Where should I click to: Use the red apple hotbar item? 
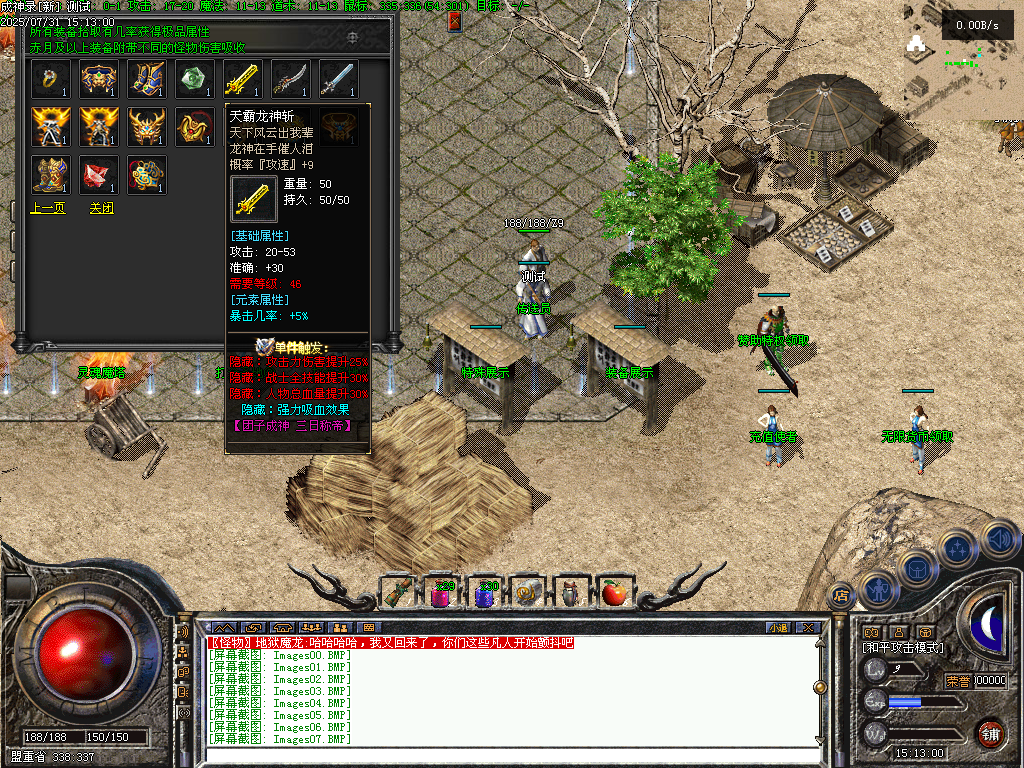[614, 593]
